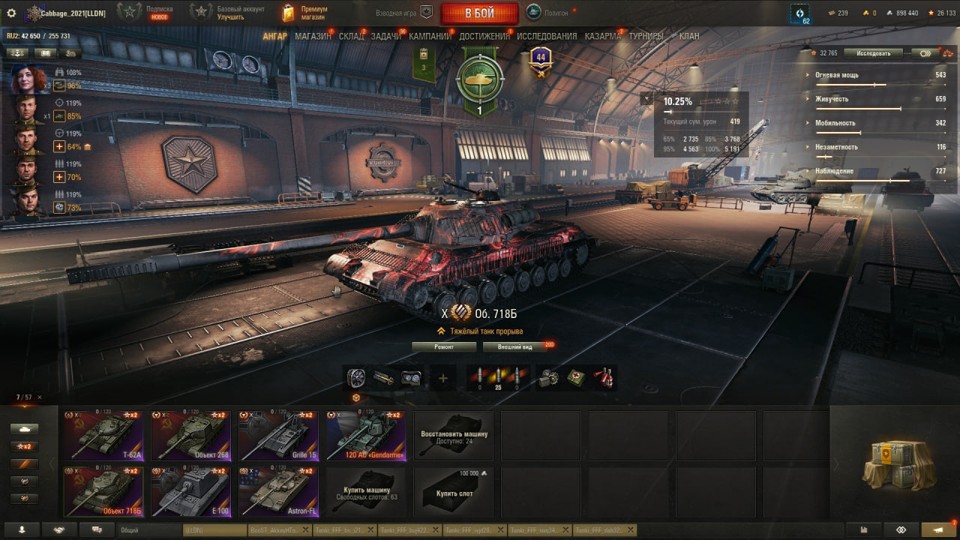Click the Исследовать research button
Image resolution: width=960 pixels, height=540 pixels.
tap(872, 53)
